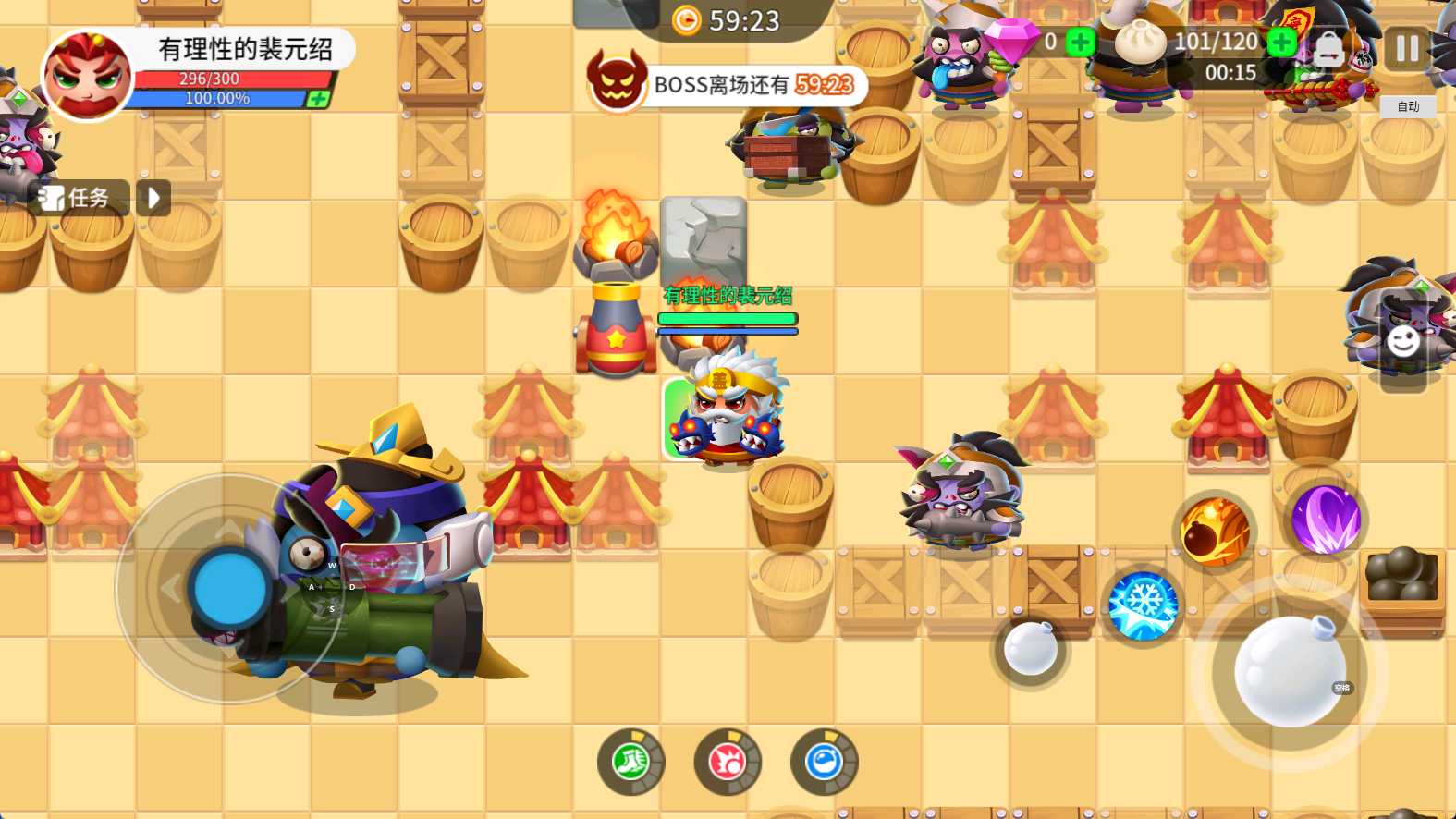Place a bubble with the large bubble button
Screen dimensions: 1456x819
(1290, 672)
